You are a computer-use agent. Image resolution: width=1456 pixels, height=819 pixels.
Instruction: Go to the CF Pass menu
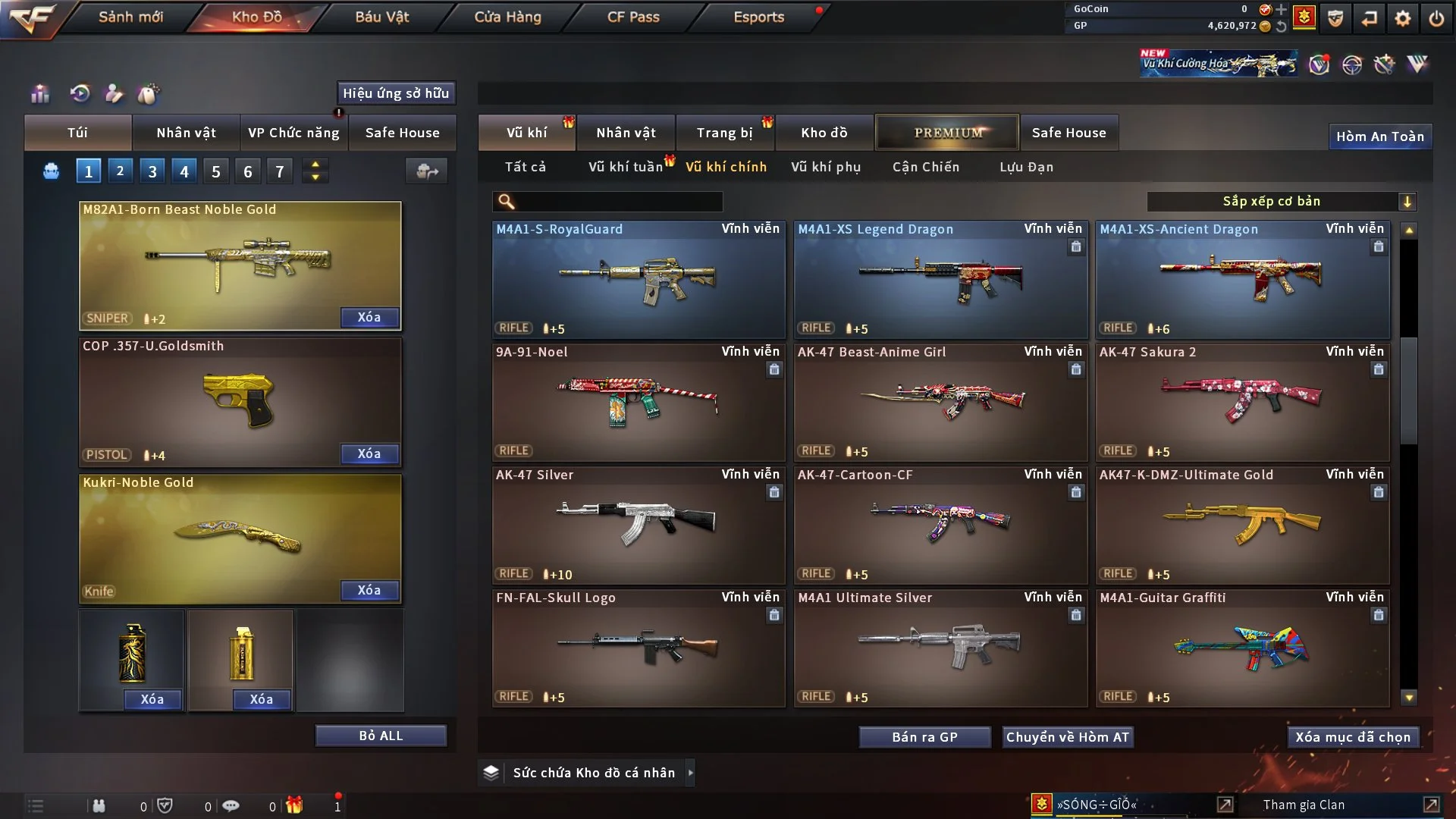pos(633,17)
